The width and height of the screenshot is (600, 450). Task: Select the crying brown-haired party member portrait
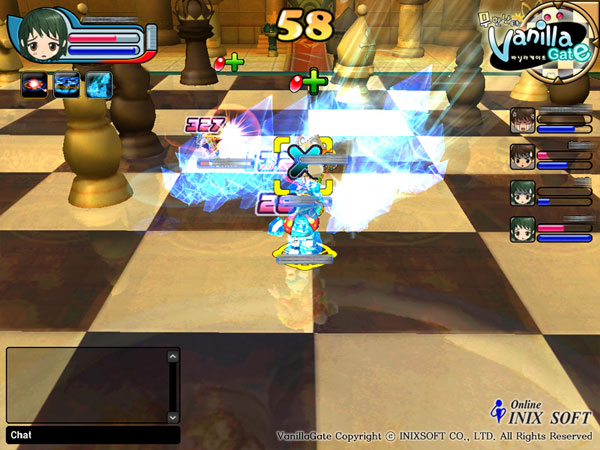point(523,121)
